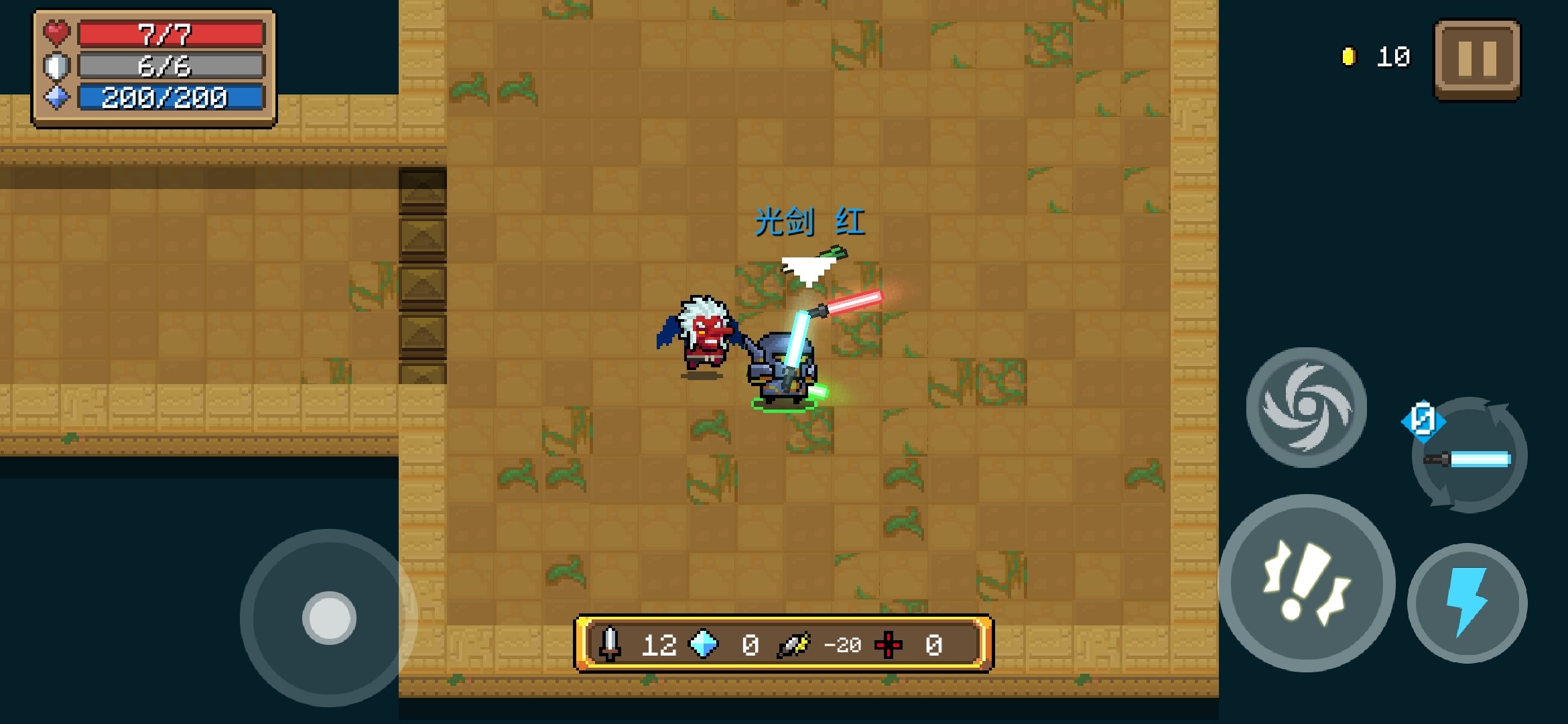Viewport: 1568px width, 724px height.
Task: Touch the virtual movement joystick
Action: (x=329, y=617)
